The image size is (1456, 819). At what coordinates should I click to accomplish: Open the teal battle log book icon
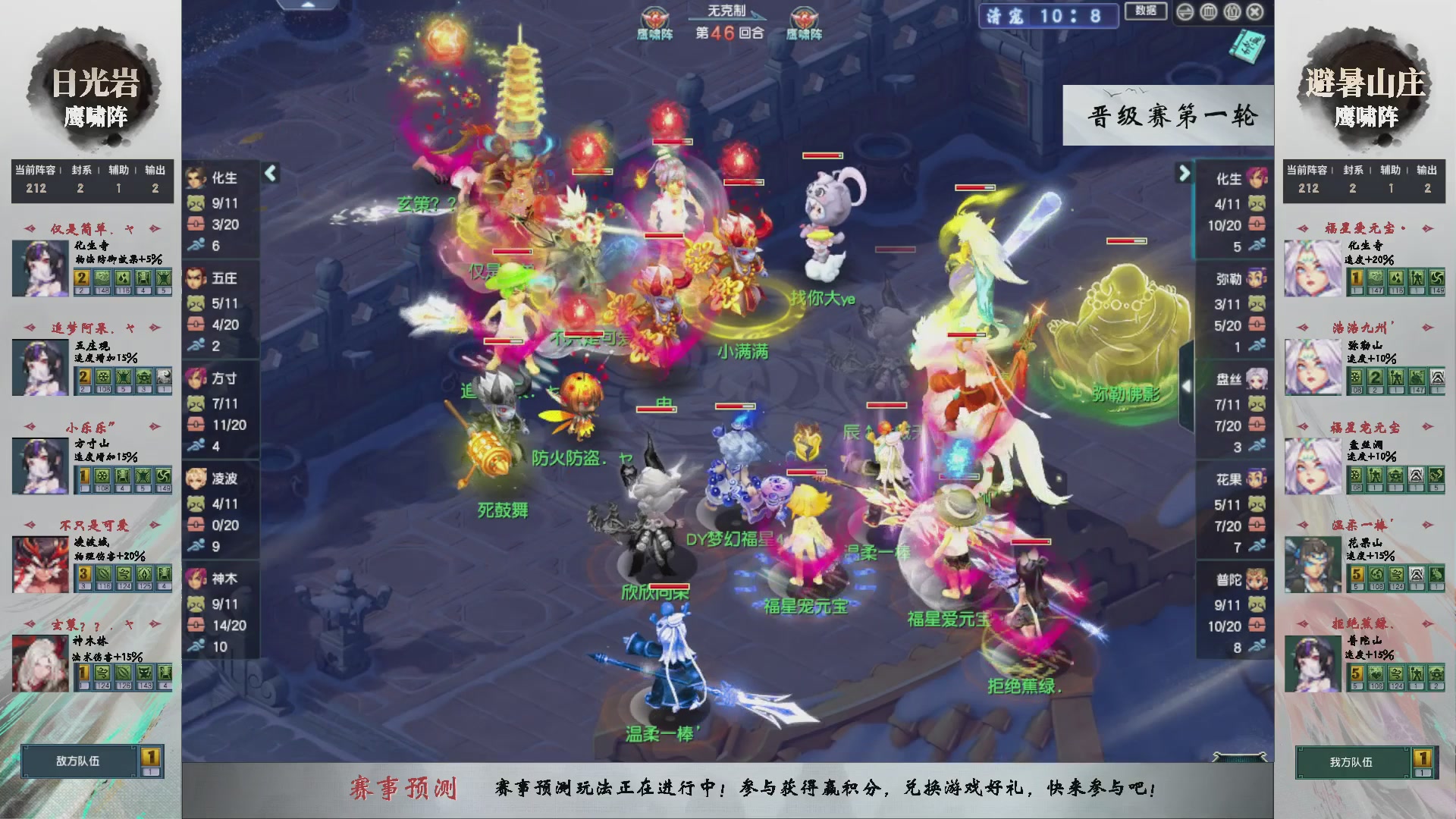pos(1249,47)
